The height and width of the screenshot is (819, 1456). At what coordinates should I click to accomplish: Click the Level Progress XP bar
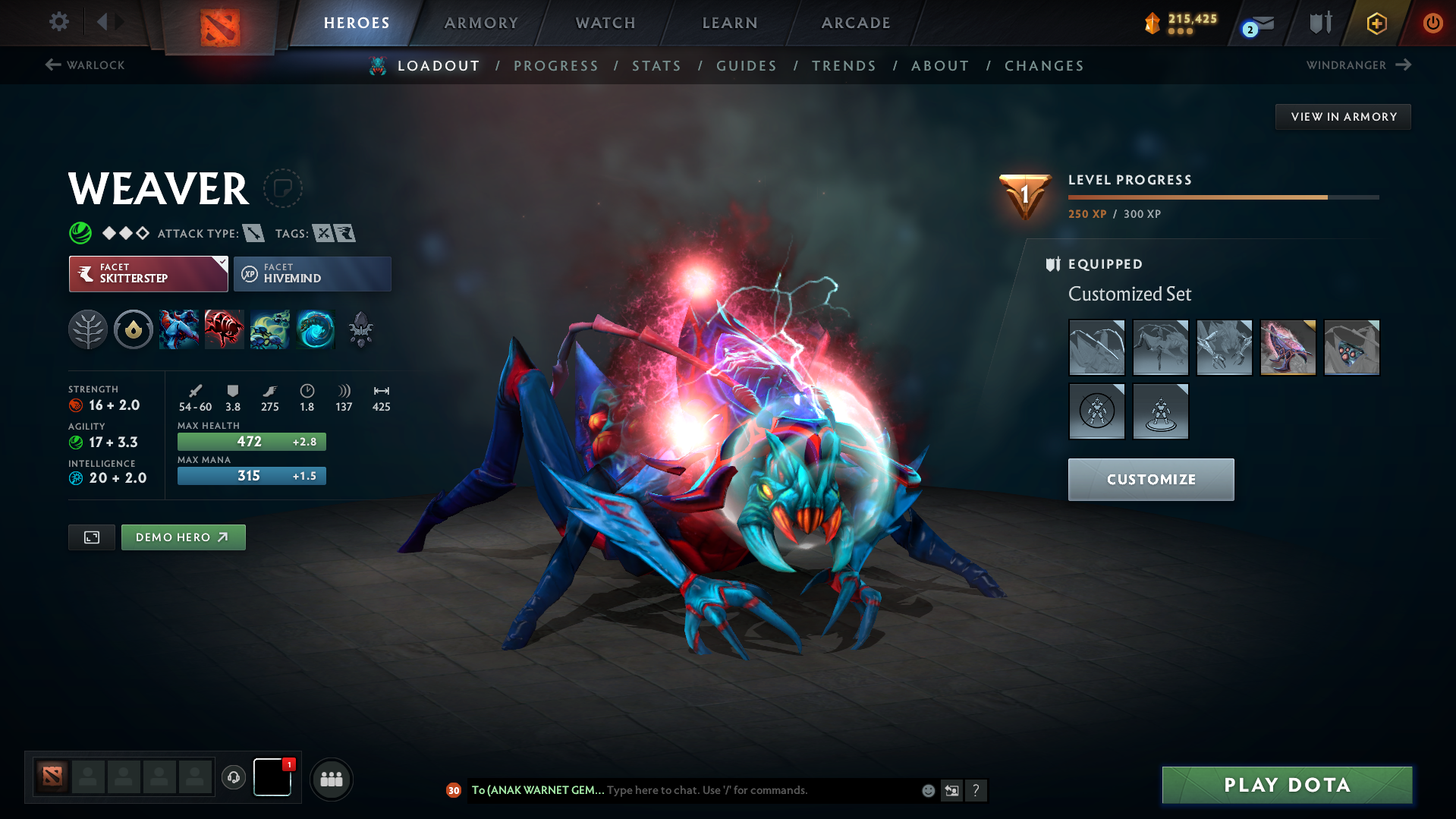(x=1222, y=197)
